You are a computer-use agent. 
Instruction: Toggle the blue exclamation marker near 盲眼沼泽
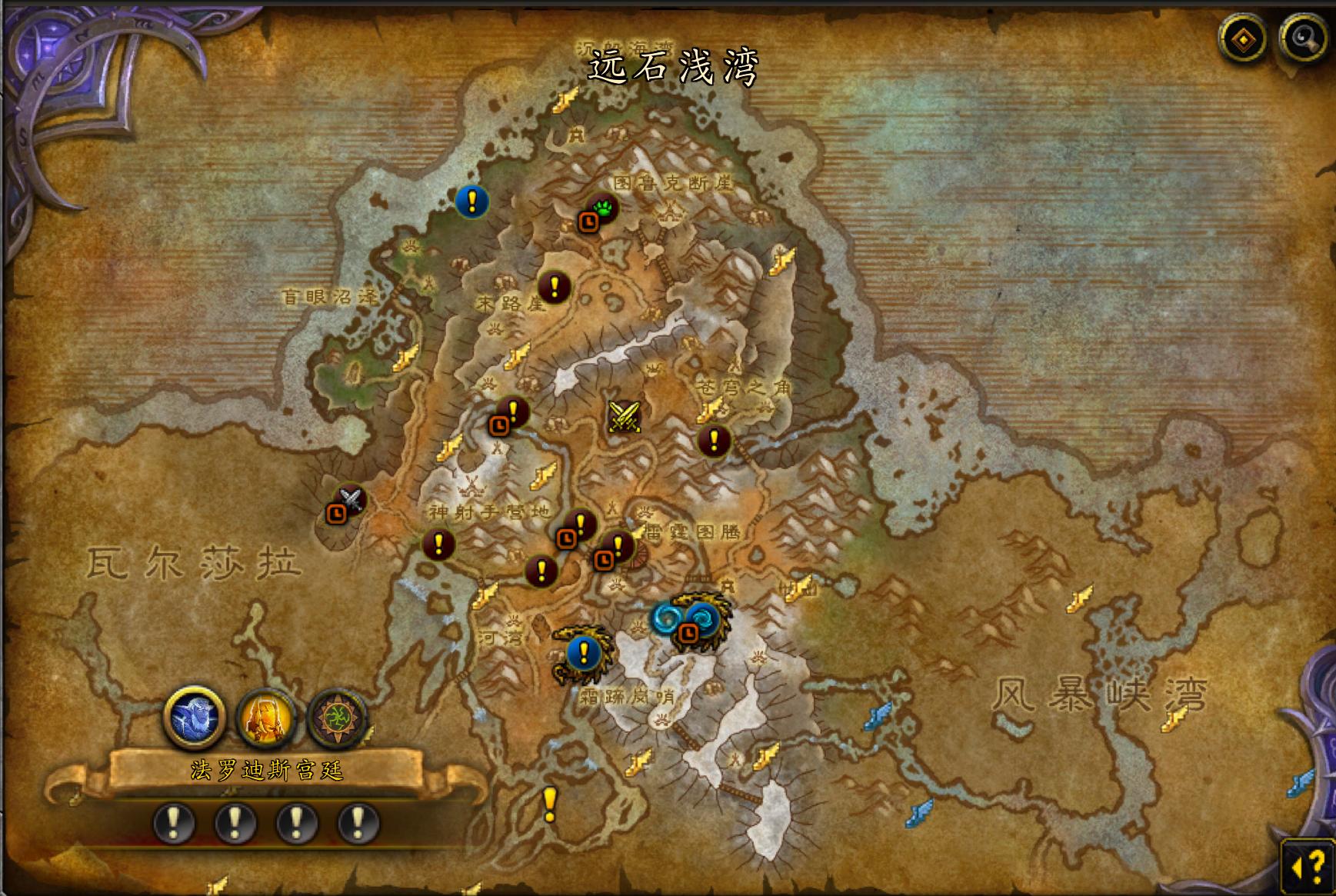point(471,202)
